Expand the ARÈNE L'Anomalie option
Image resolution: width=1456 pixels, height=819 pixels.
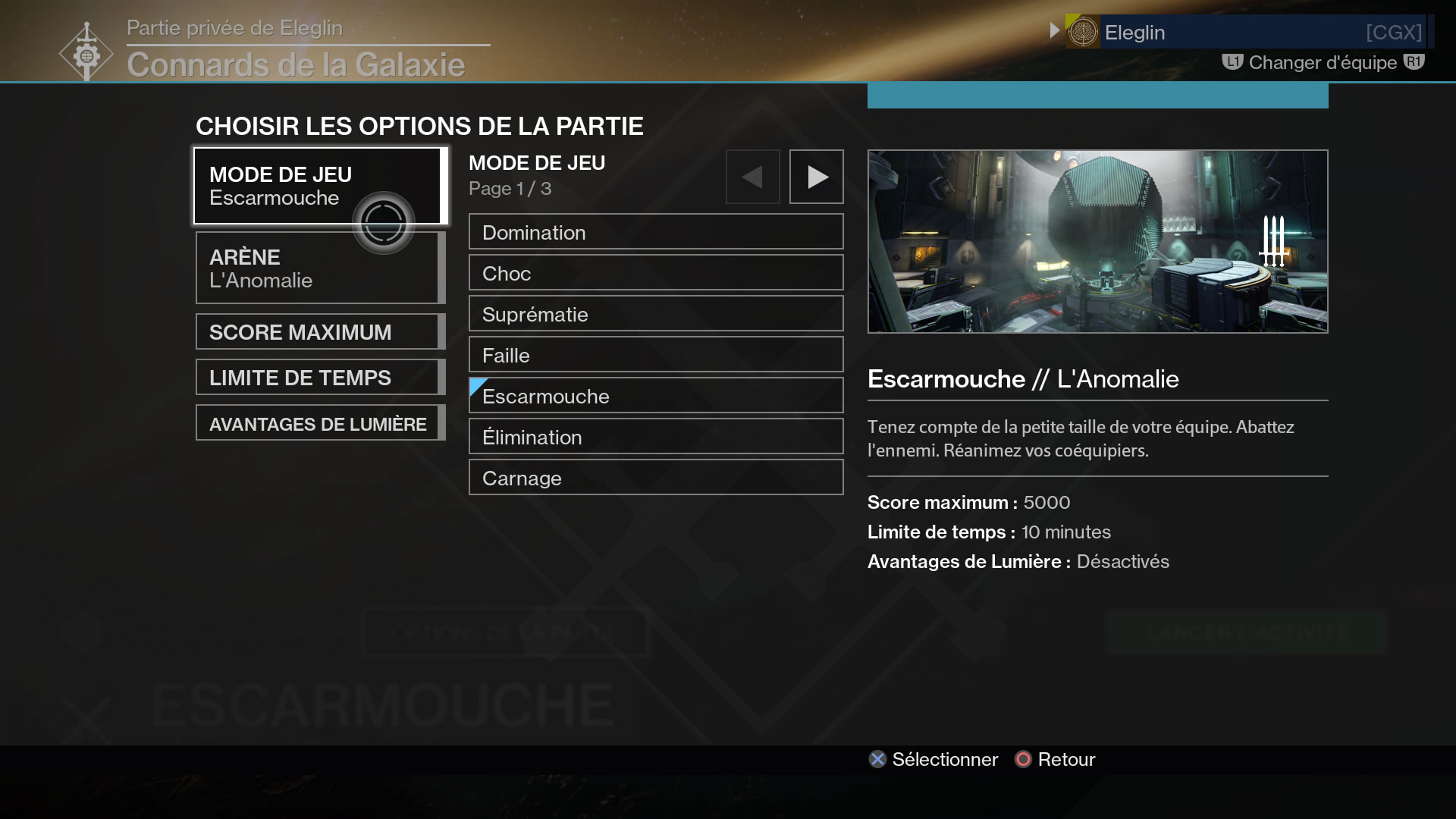(x=318, y=268)
